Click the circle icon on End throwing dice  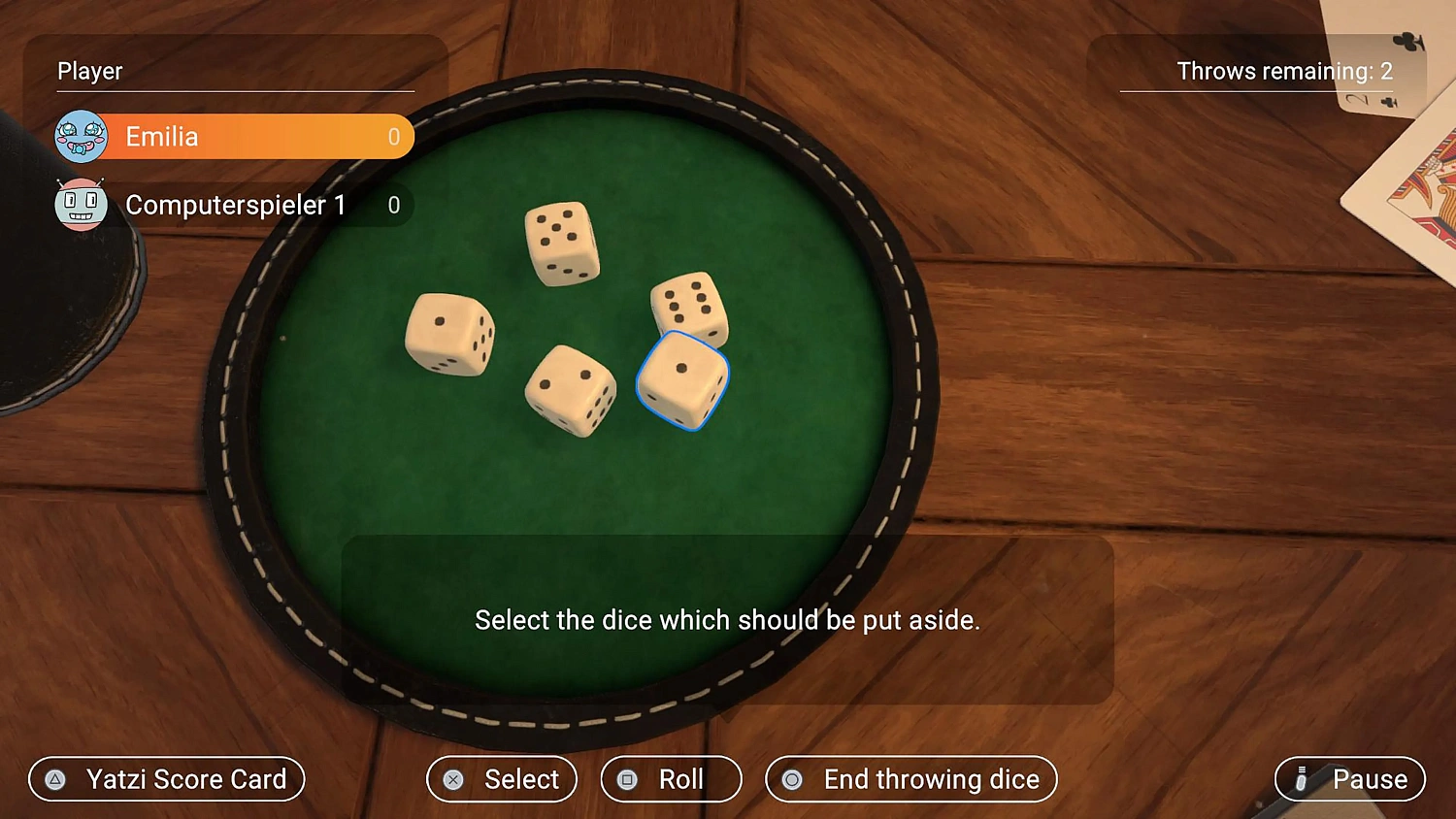pyautogui.click(x=792, y=779)
